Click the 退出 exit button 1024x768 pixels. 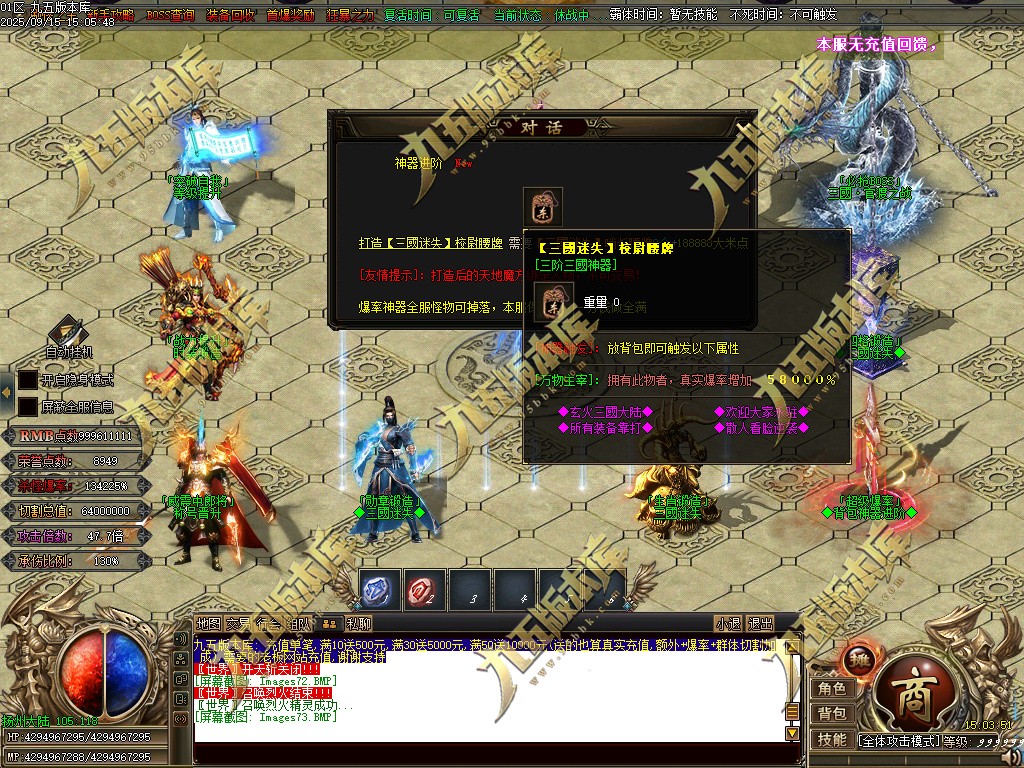tap(760, 623)
